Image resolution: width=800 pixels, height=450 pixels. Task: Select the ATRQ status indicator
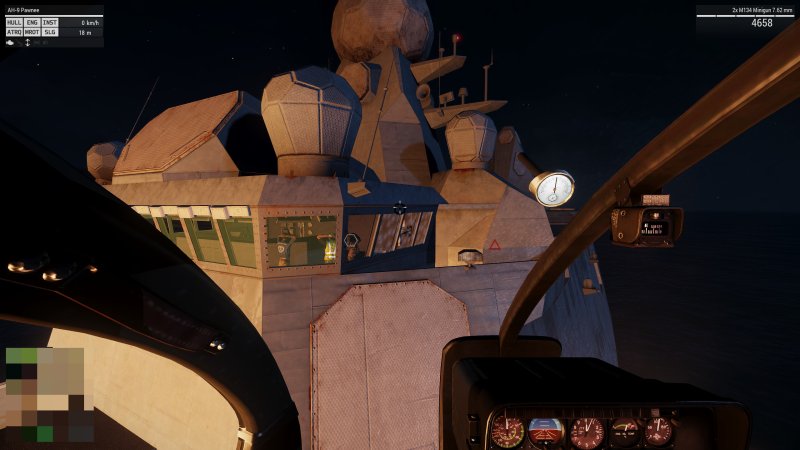point(14,32)
